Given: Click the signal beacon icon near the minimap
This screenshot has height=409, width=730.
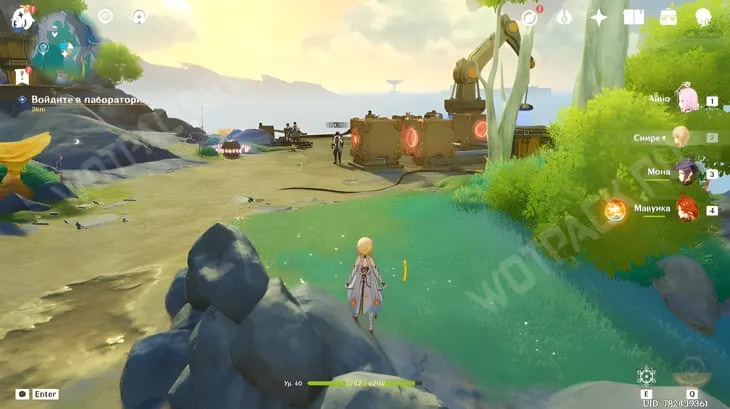Looking at the screenshot, I should [x=139, y=16].
